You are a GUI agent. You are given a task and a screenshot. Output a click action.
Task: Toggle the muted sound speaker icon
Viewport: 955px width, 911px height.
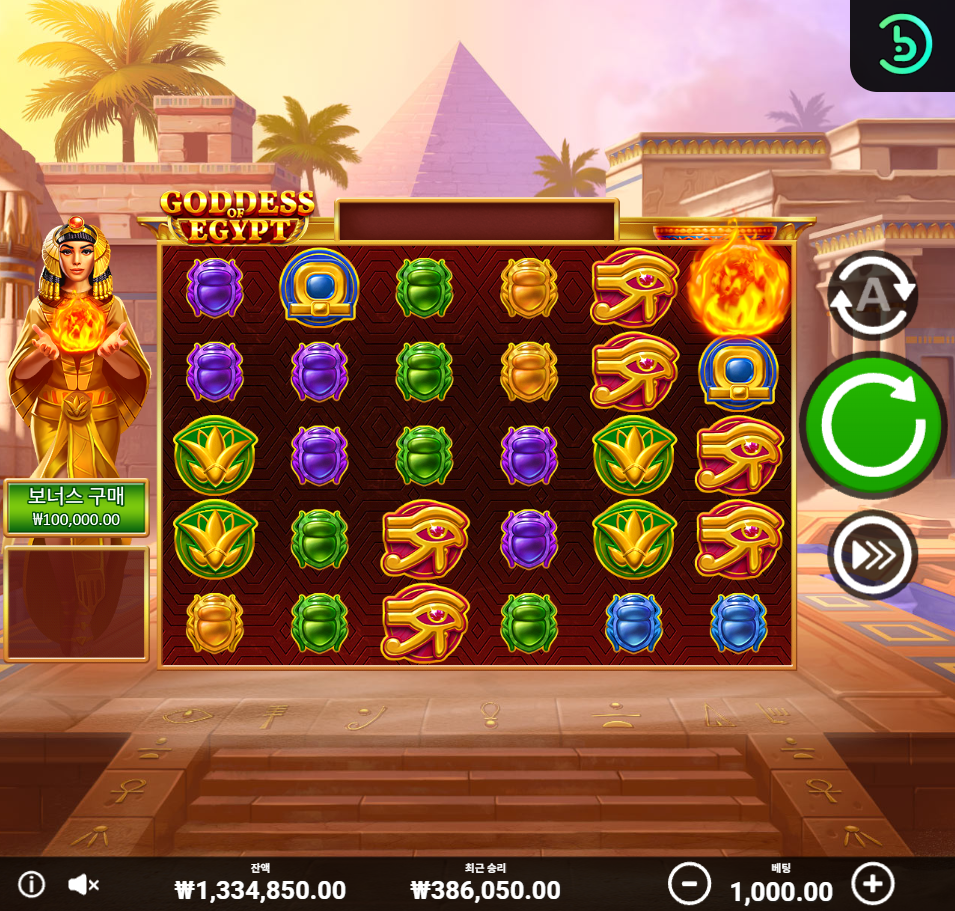point(83,884)
